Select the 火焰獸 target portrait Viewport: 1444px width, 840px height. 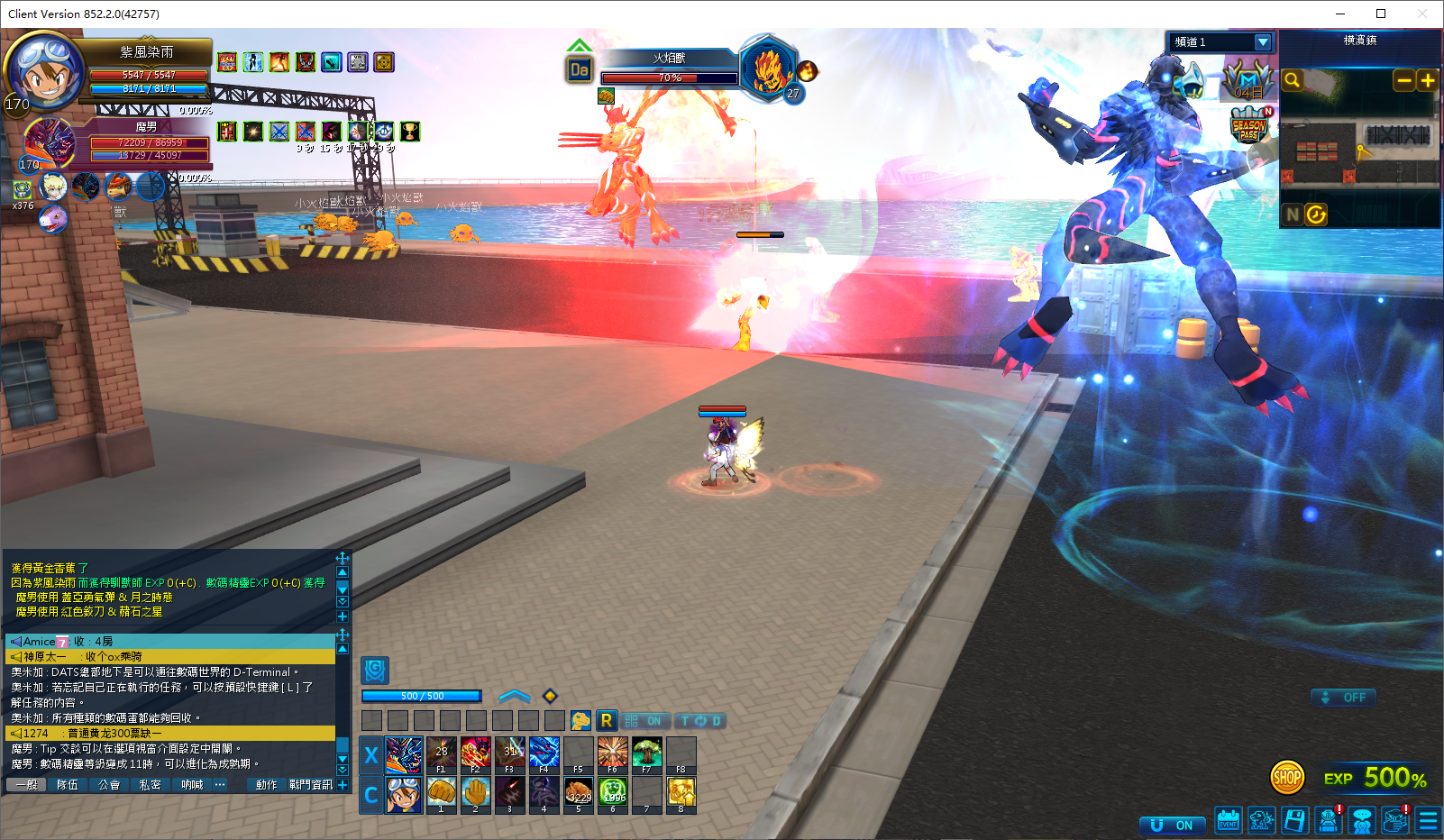(x=767, y=68)
